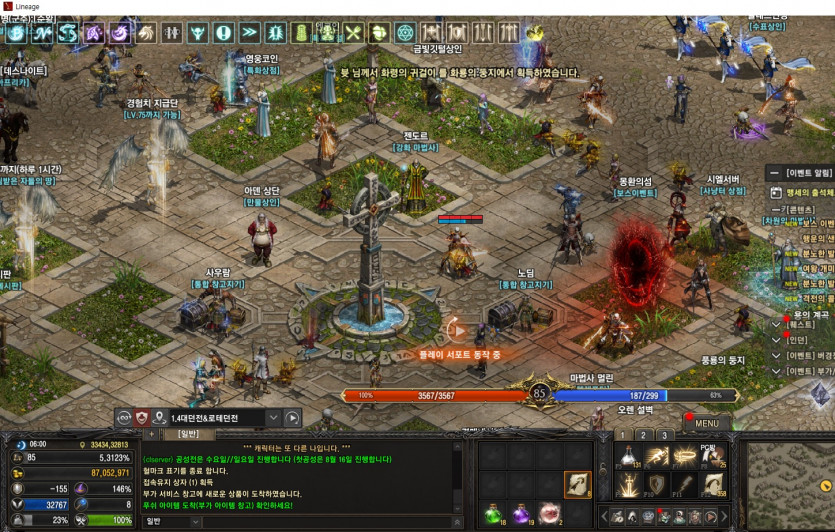The width and height of the screenshot is (835, 532).
Task: Click the double-arrow haste buff icon
Action: 249,33
